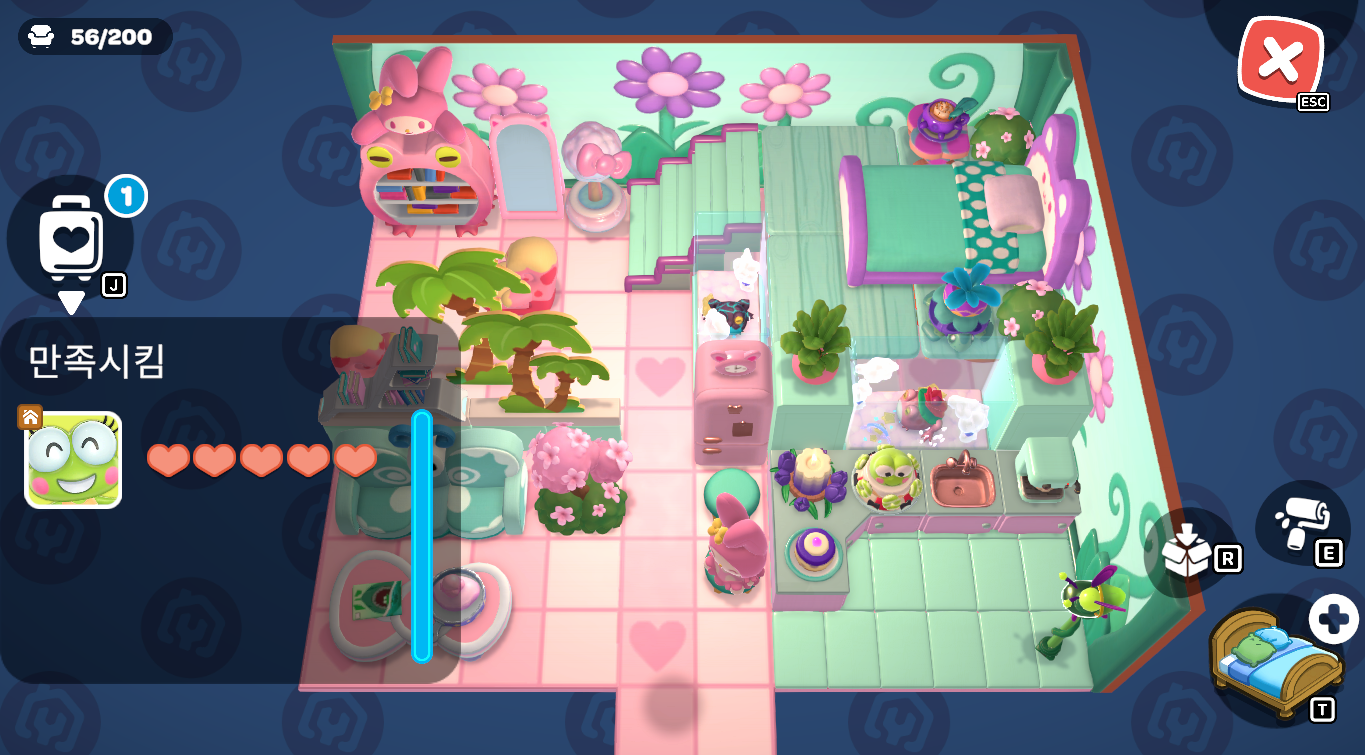The height and width of the screenshot is (755, 1365).
Task: Open the furniture storage box button
Action: [1190, 550]
